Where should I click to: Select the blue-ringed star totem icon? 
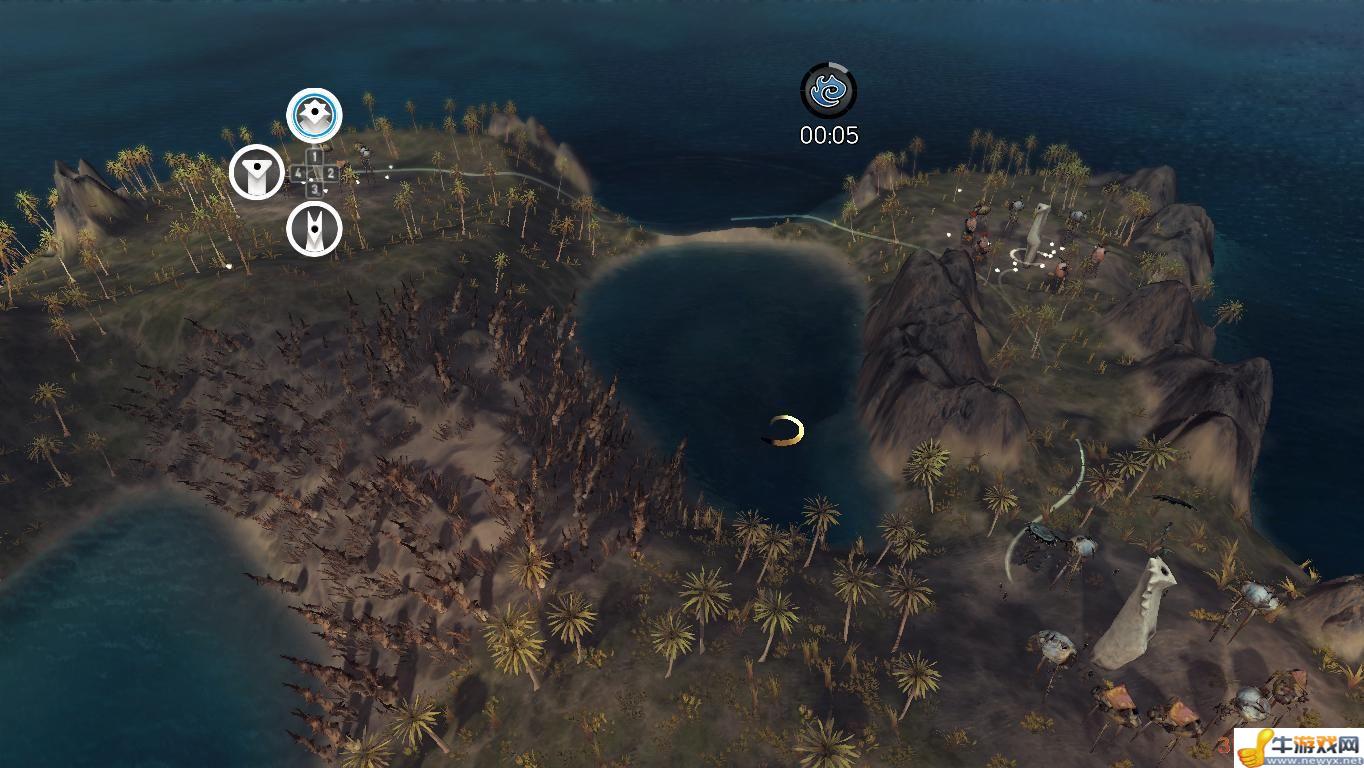[314, 116]
